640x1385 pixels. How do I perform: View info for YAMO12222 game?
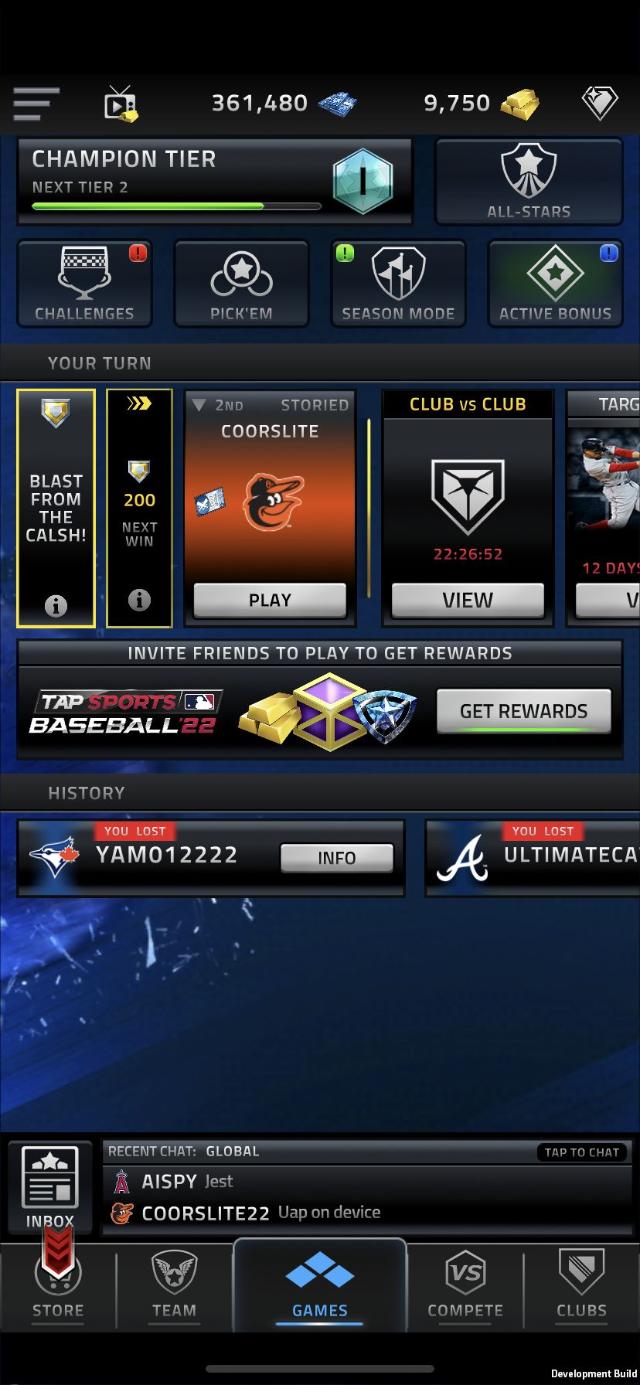point(336,858)
